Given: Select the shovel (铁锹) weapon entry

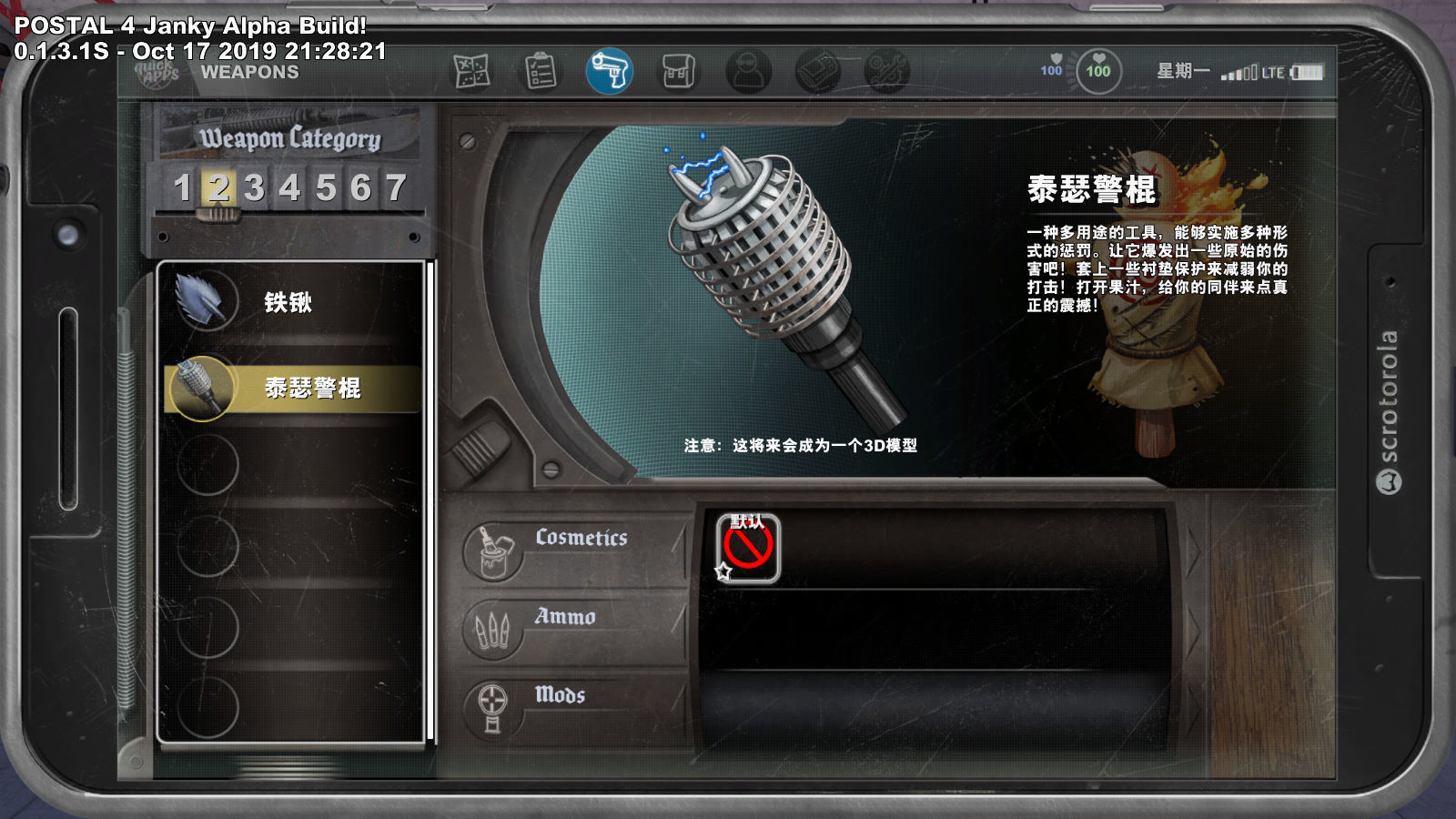Looking at the screenshot, I should [x=291, y=303].
